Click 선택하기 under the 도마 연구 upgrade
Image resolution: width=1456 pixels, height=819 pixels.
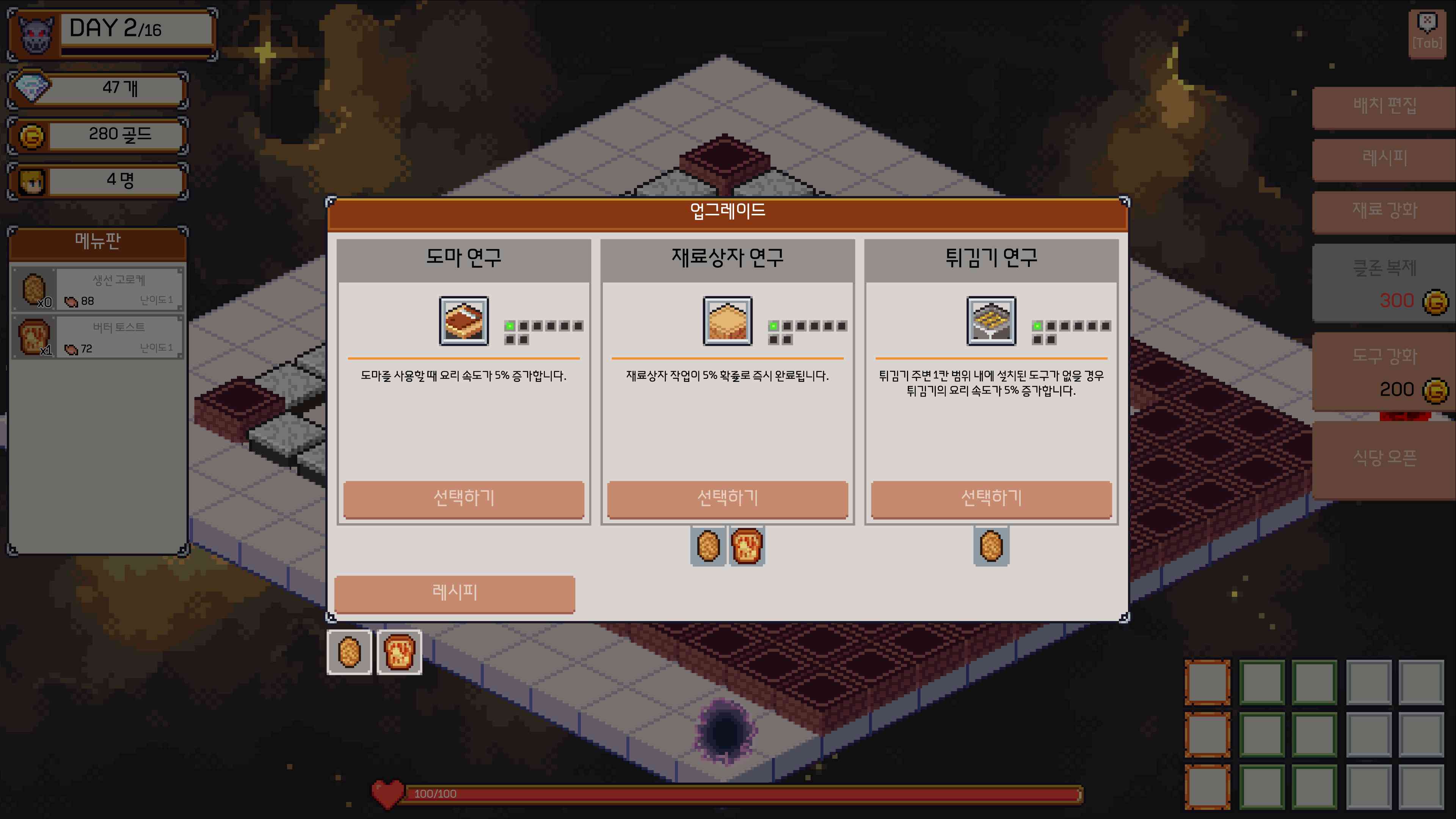[464, 500]
